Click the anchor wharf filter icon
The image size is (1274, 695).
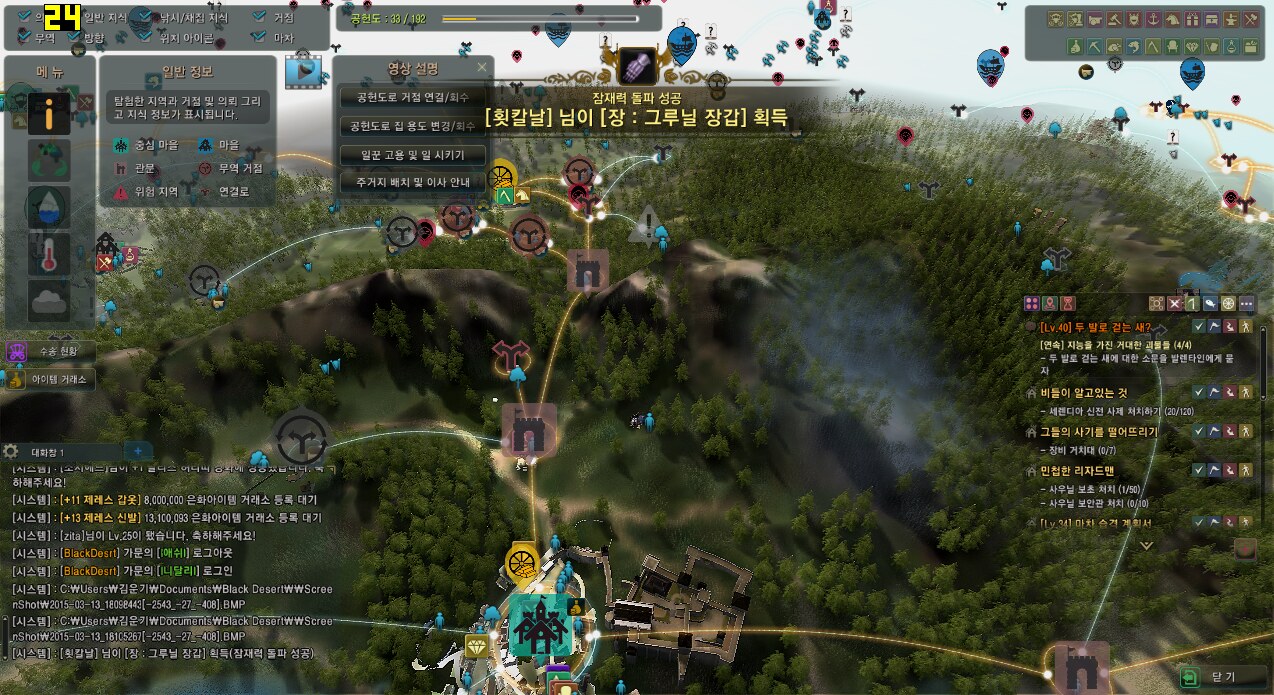click(x=1153, y=19)
